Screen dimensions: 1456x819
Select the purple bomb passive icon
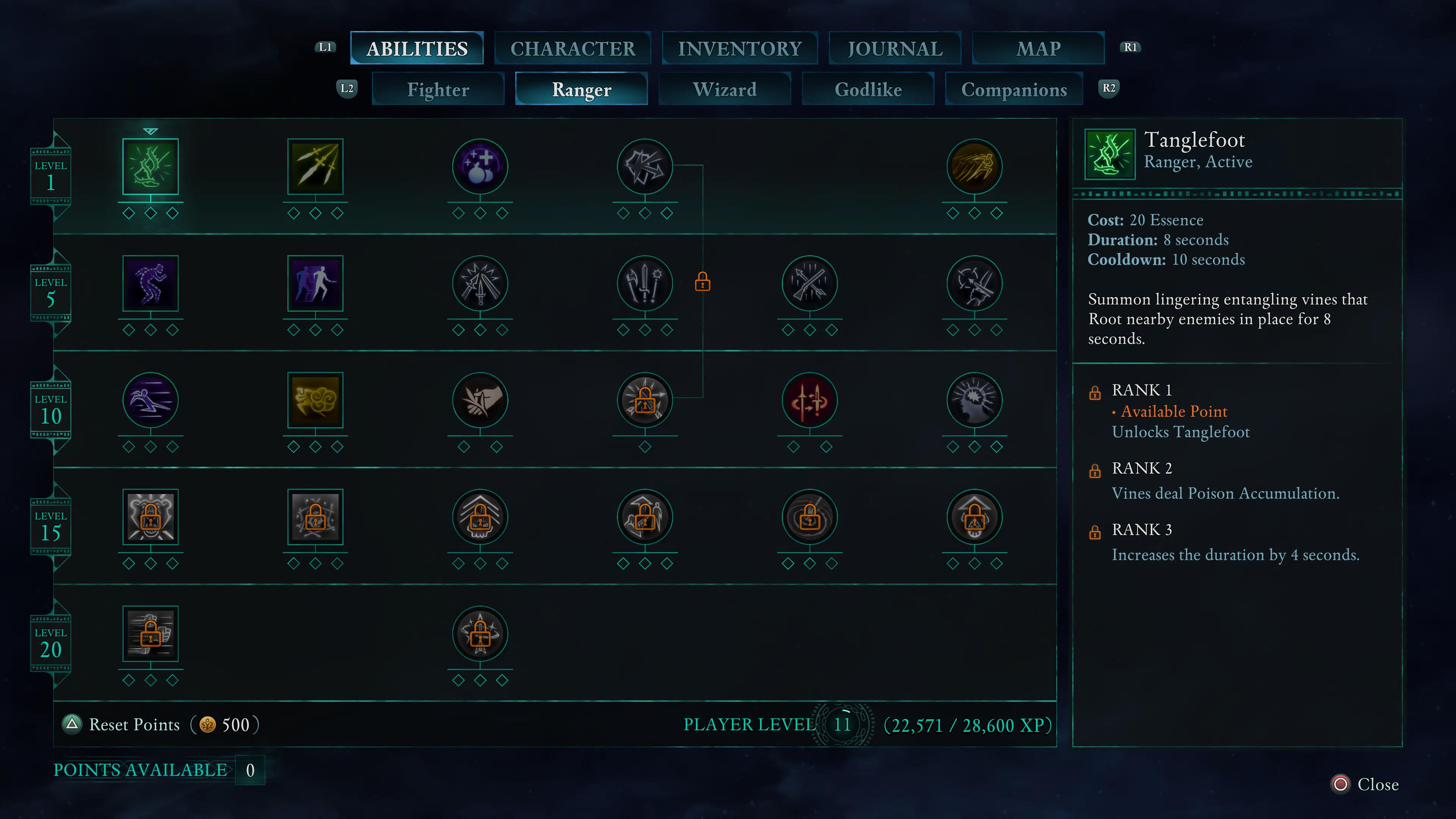coord(480,167)
